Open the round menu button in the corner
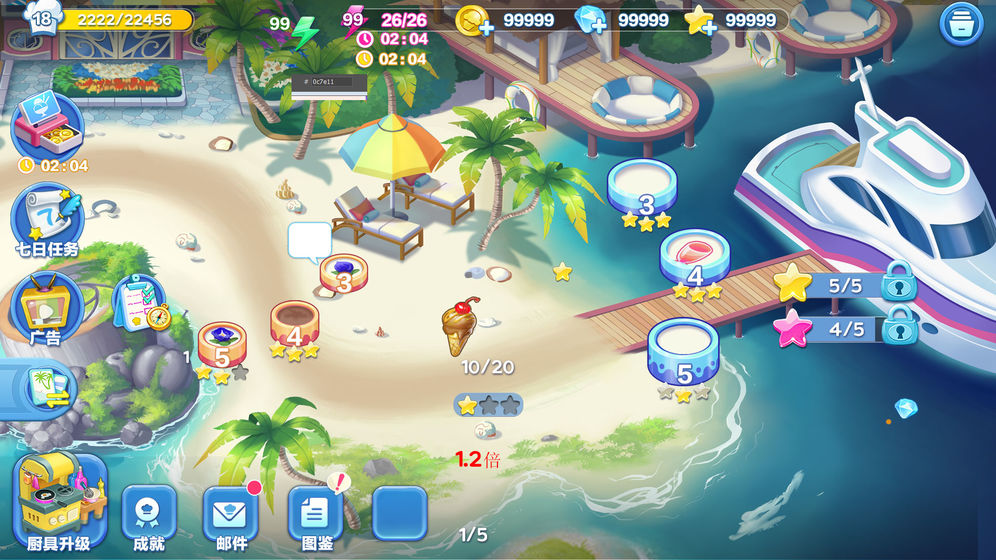The image size is (996, 560). [x=961, y=24]
